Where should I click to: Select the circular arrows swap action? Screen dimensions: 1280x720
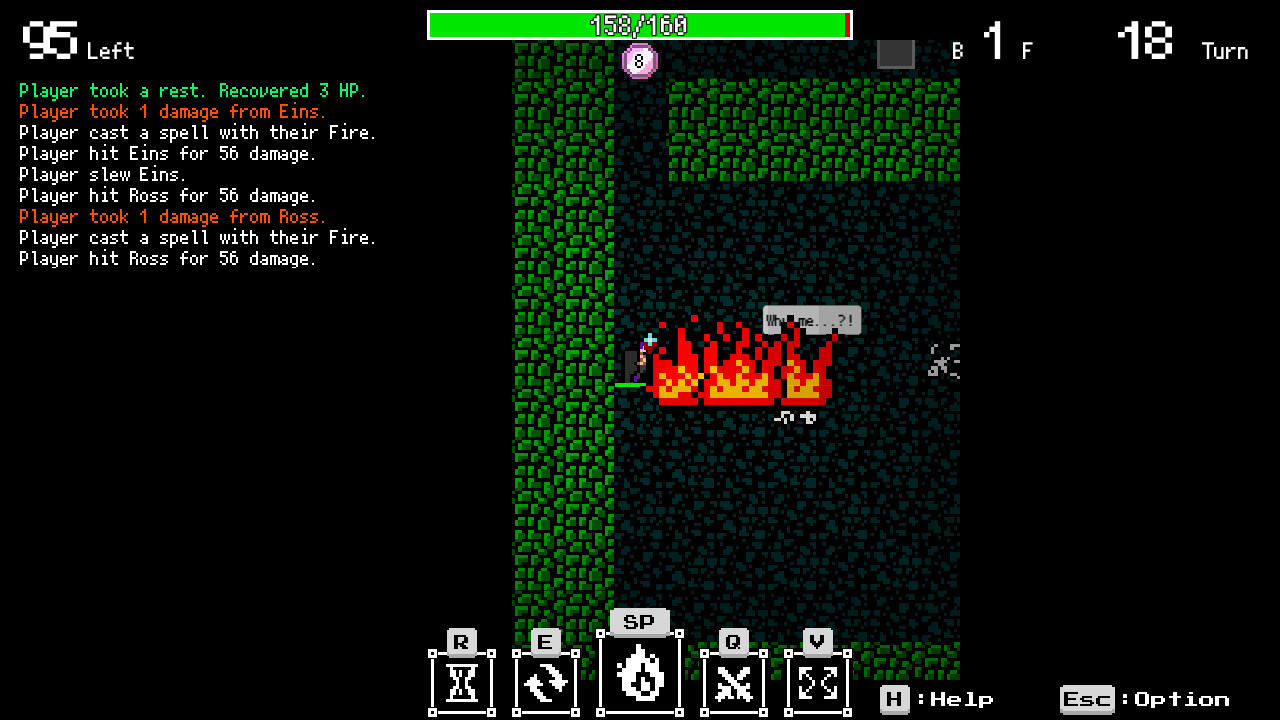coord(546,682)
